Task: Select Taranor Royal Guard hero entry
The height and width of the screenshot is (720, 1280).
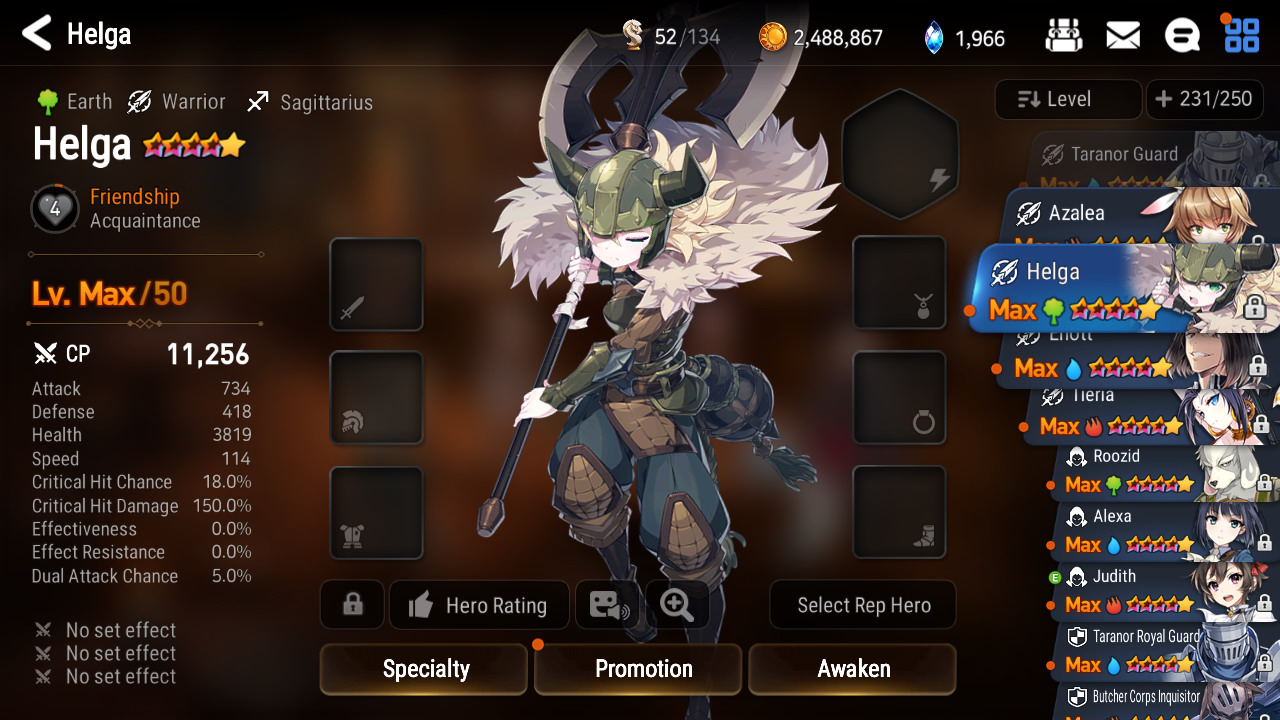Action: point(1150,650)
